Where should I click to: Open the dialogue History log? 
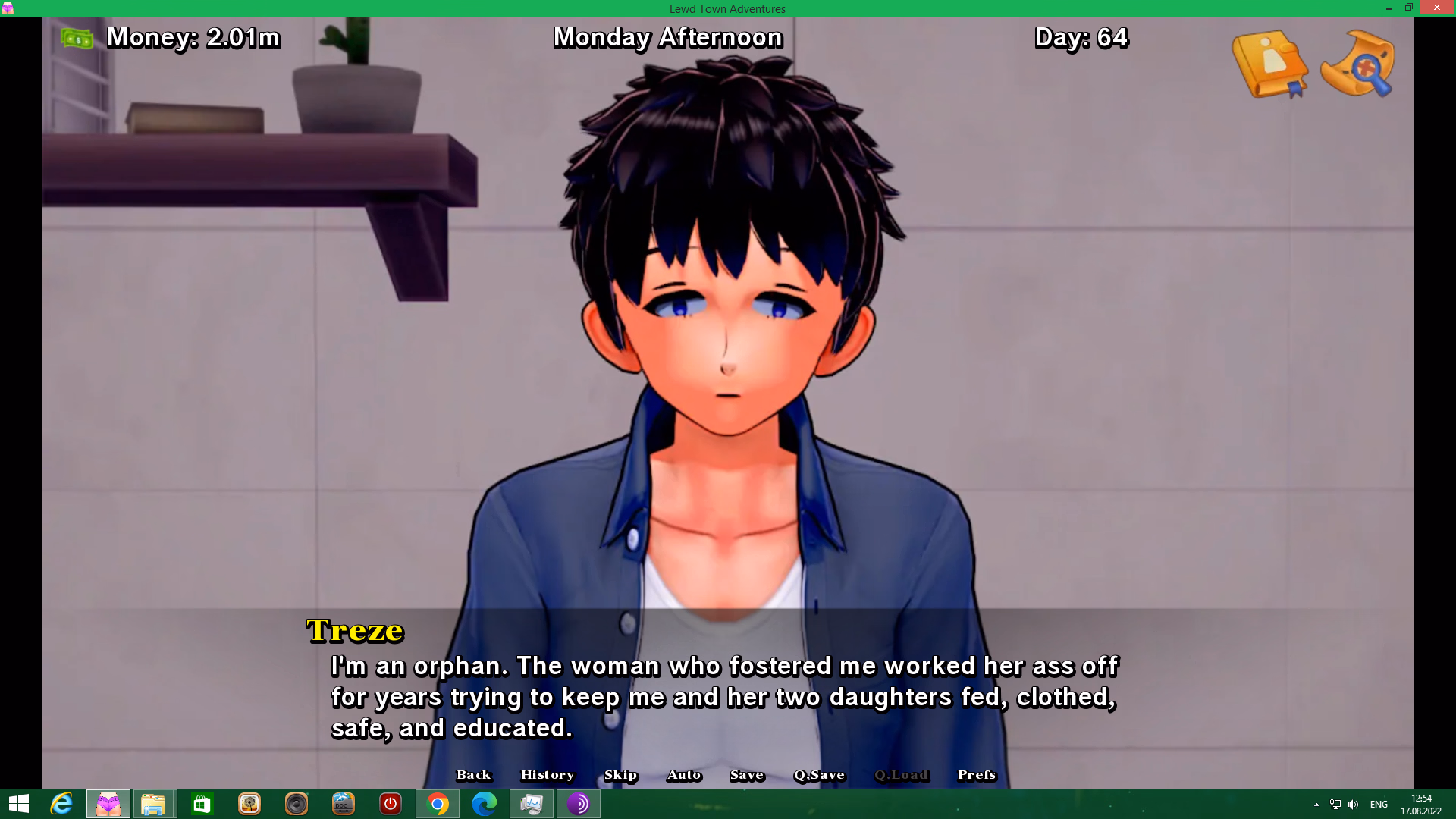[x=547, y=774]
